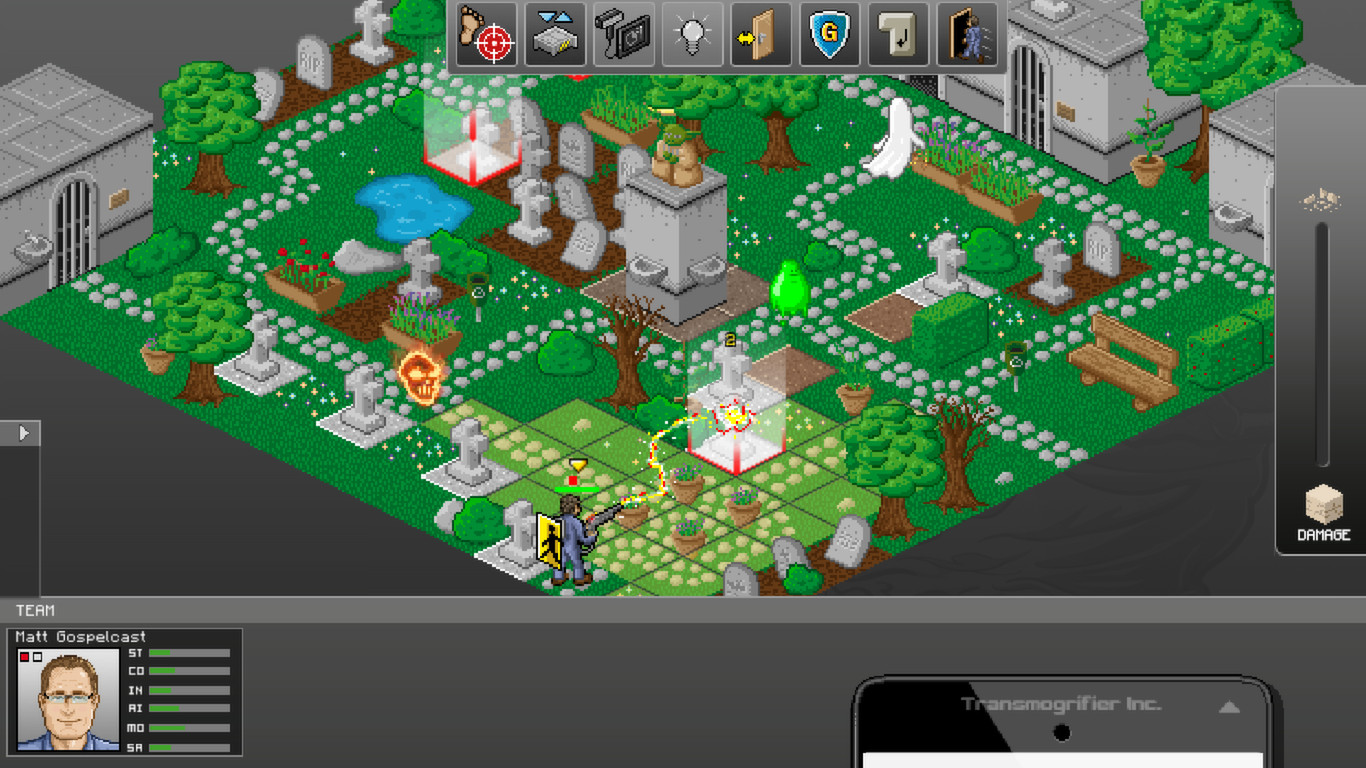Click the DAMAGE cube icon below the slider
1366x768 pixels.
pyautogui.click(x=1321, y=510)
